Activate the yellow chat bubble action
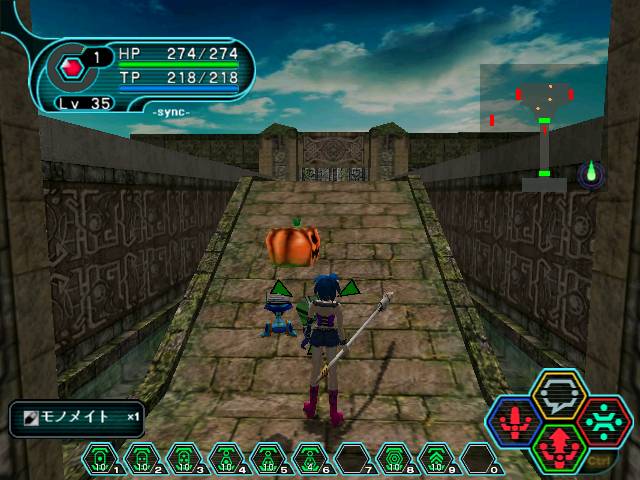This screenshot has width=640, height=480. (559, 394)
